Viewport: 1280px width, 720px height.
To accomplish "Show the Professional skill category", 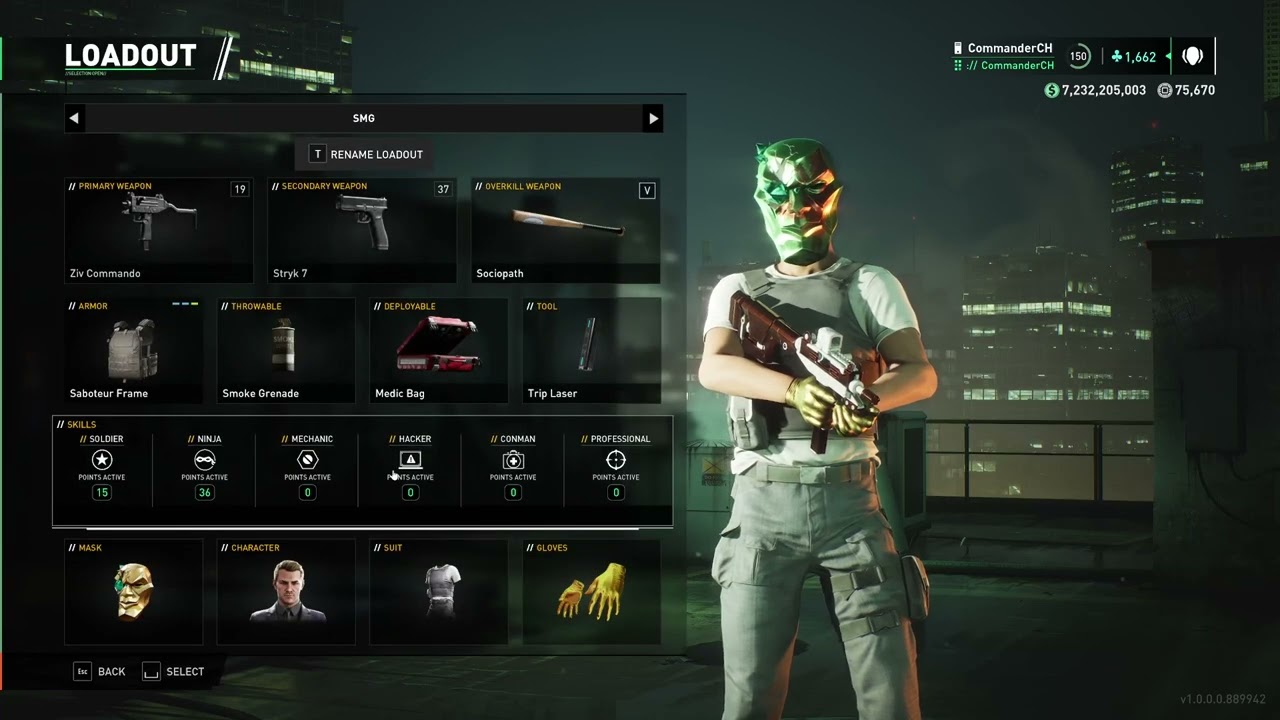I will (x=616, y=467).
